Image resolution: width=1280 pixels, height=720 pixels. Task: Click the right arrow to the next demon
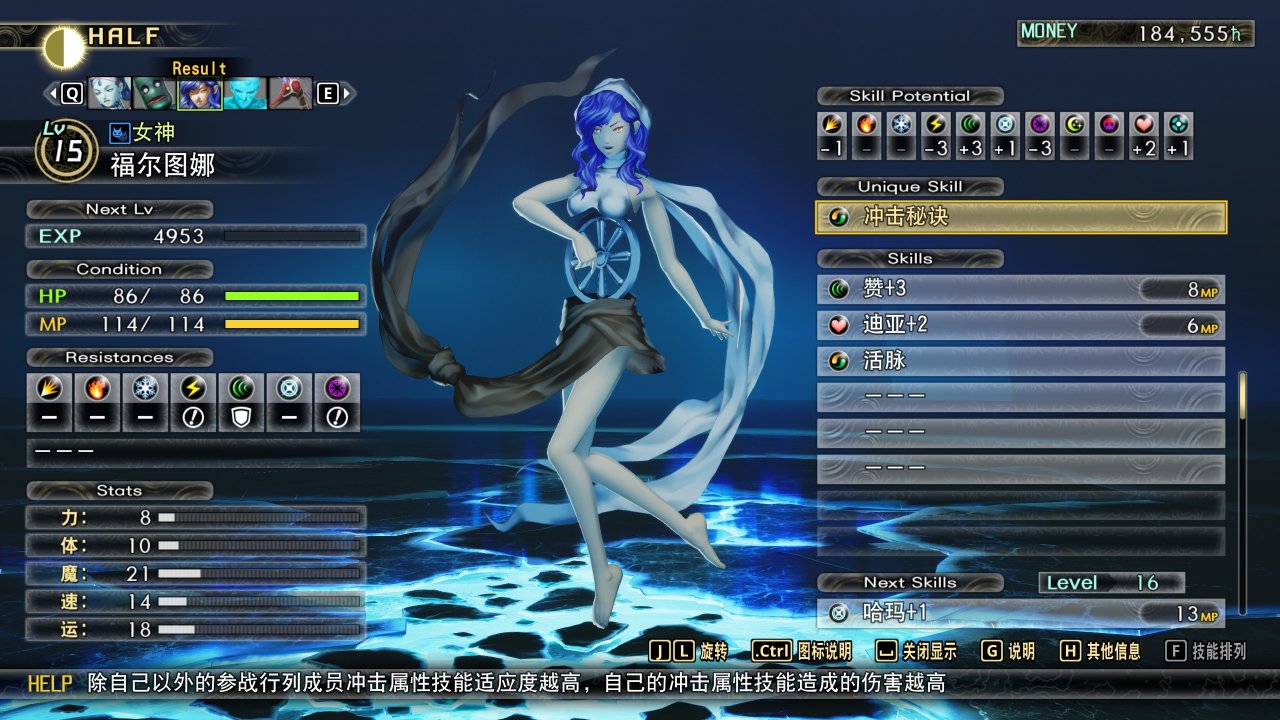(348, 94)
